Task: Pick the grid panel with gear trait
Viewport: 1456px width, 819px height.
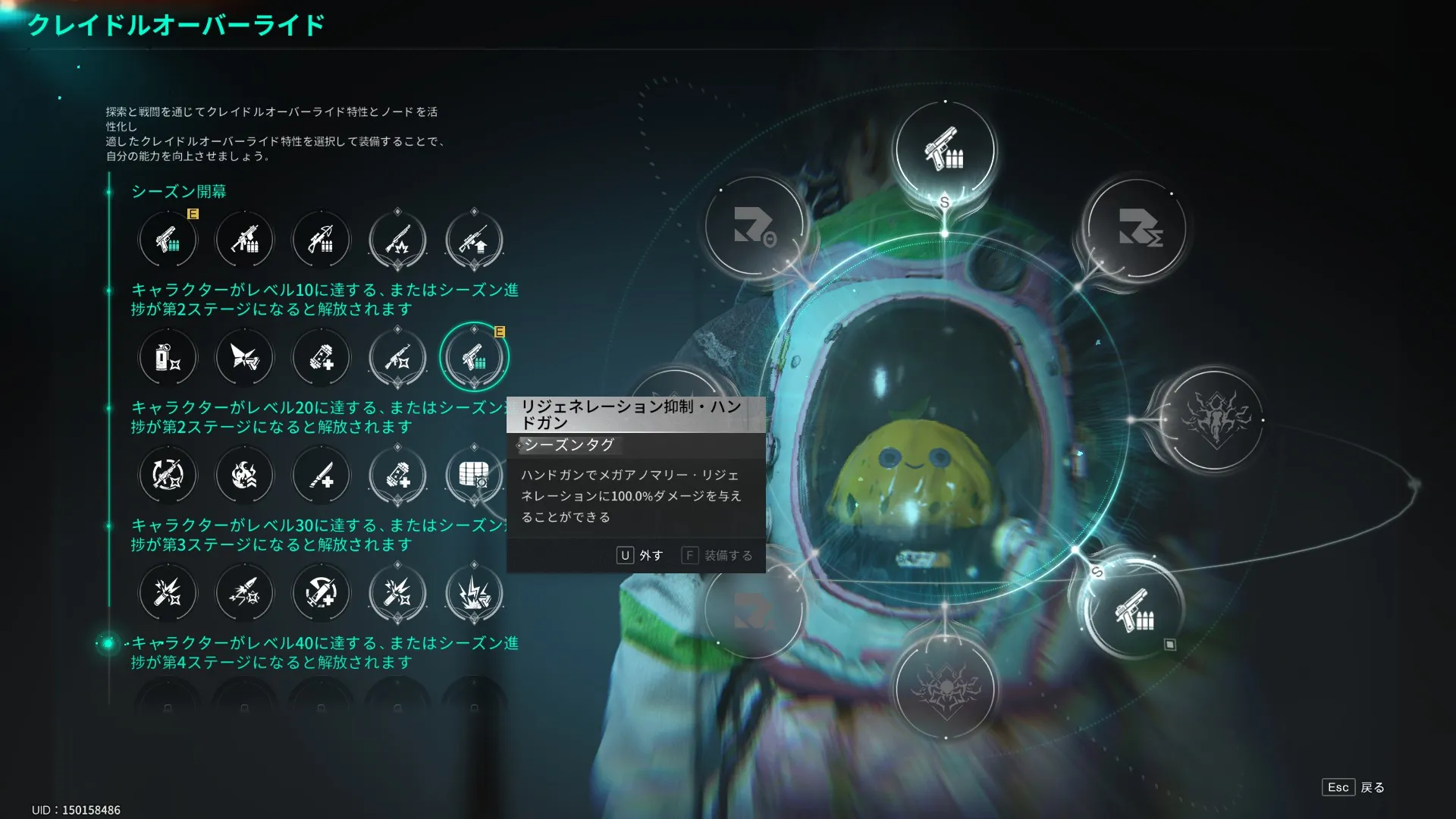Action: [474, 475]
